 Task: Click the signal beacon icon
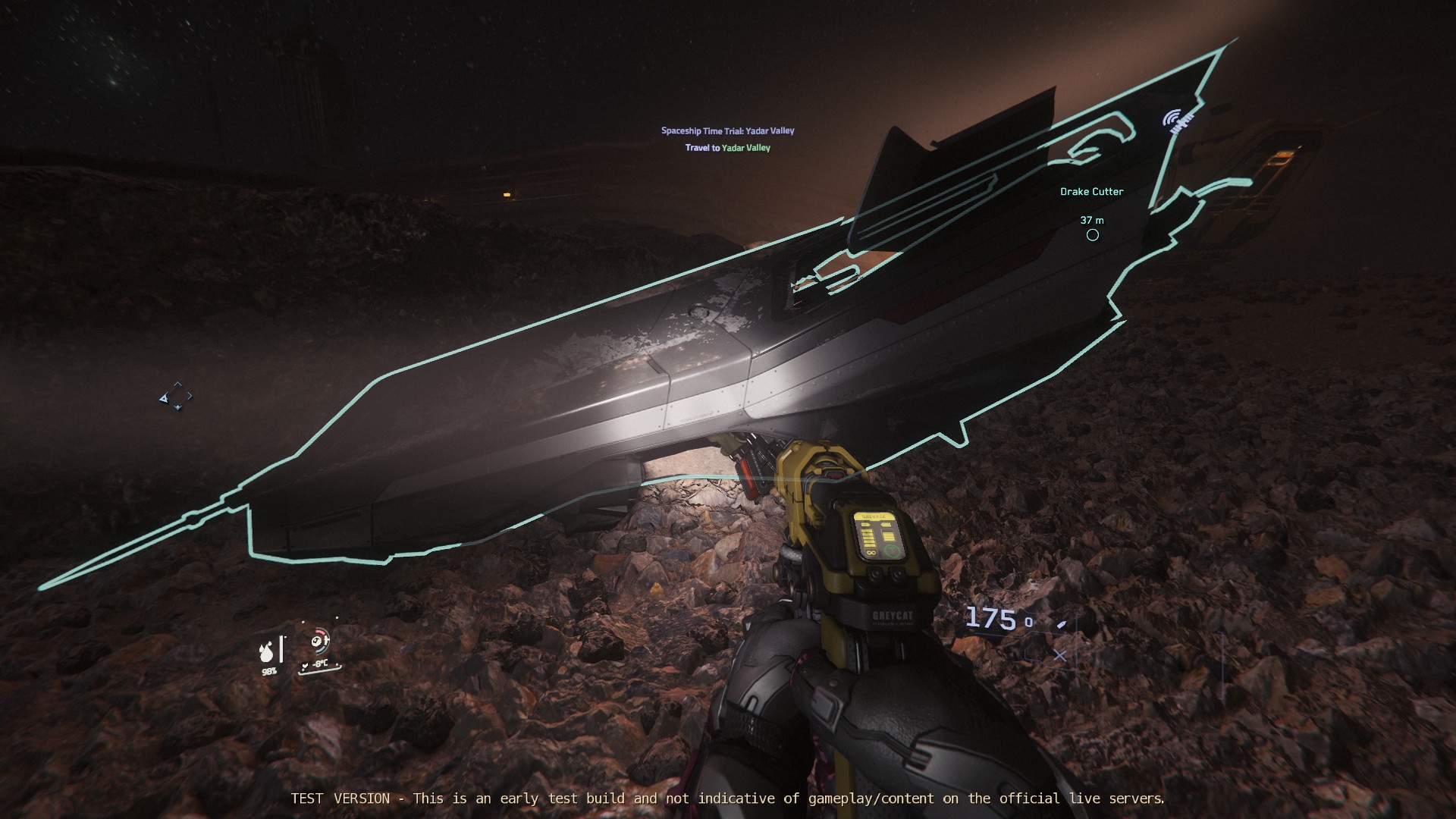pos(1176,120)
